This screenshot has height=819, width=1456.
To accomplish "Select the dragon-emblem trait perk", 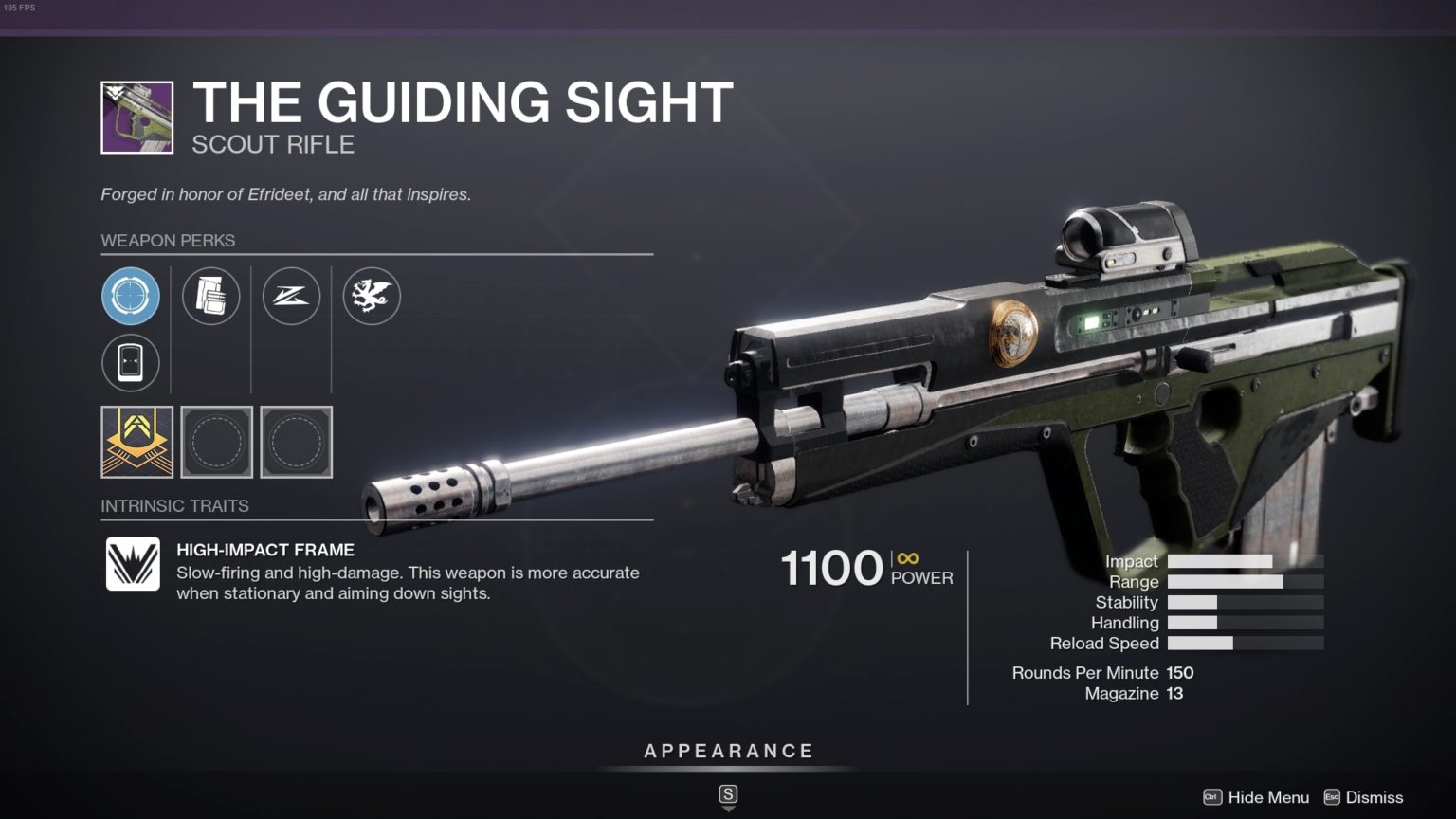I will pos(371,296).
